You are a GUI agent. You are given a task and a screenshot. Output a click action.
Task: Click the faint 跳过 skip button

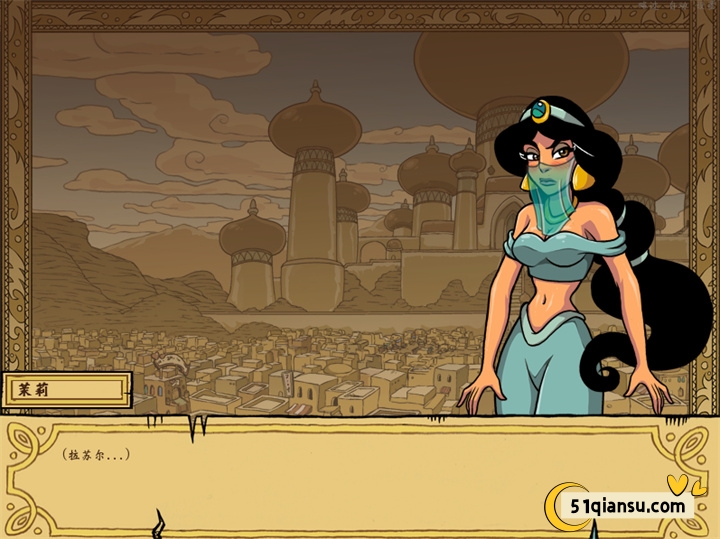click(x=649, y=5)
